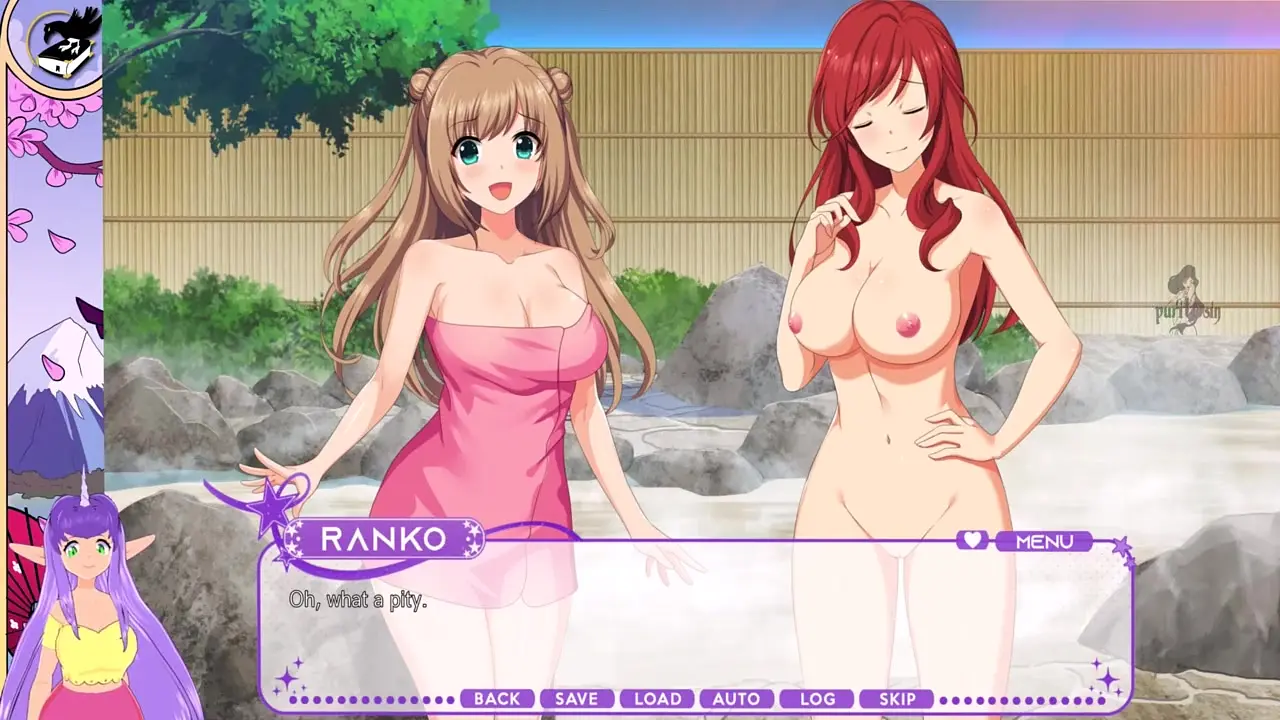Activate Skip to fast-forward dialogue
Viewport: 1280px width, 720px height.
click(x=897, y=699)
